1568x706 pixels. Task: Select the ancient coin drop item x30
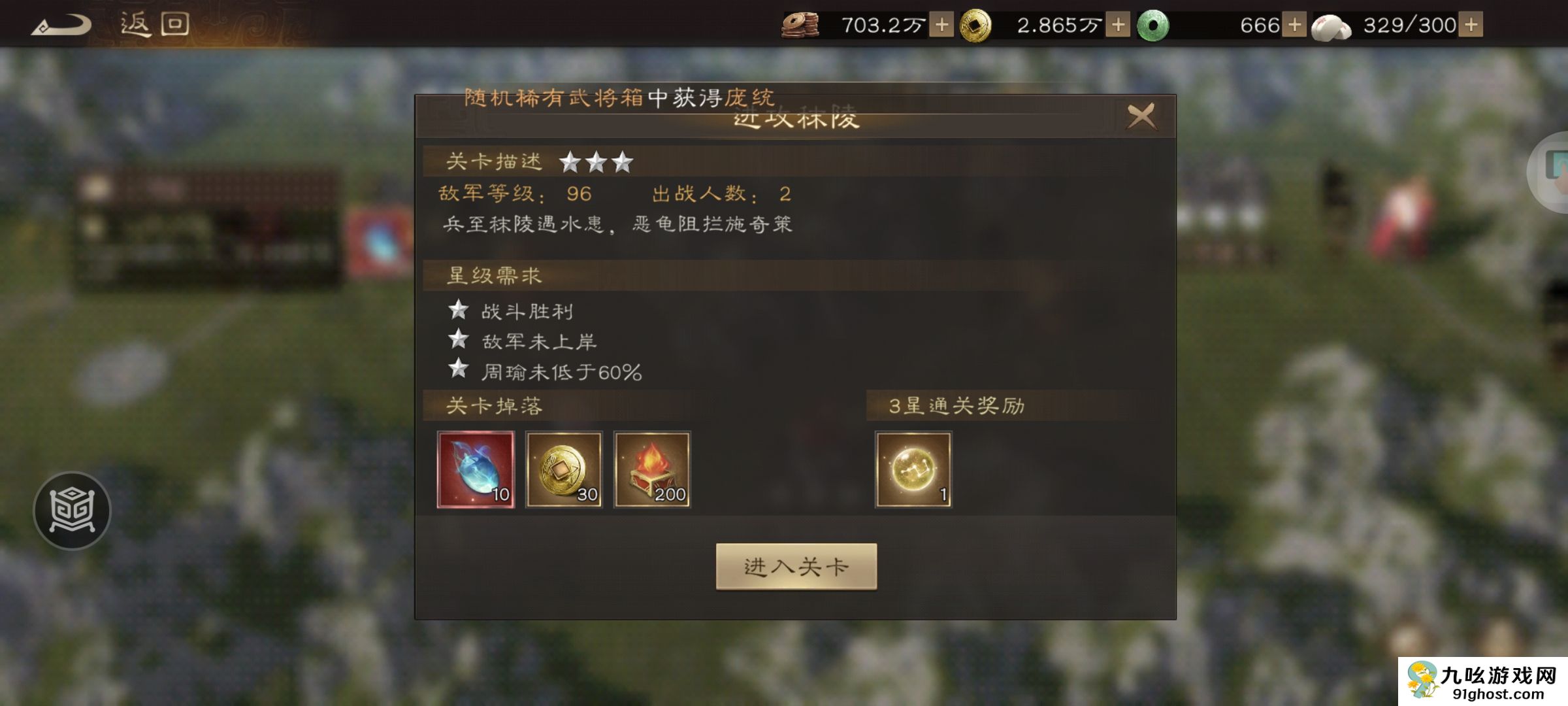(x=565, y=469)
